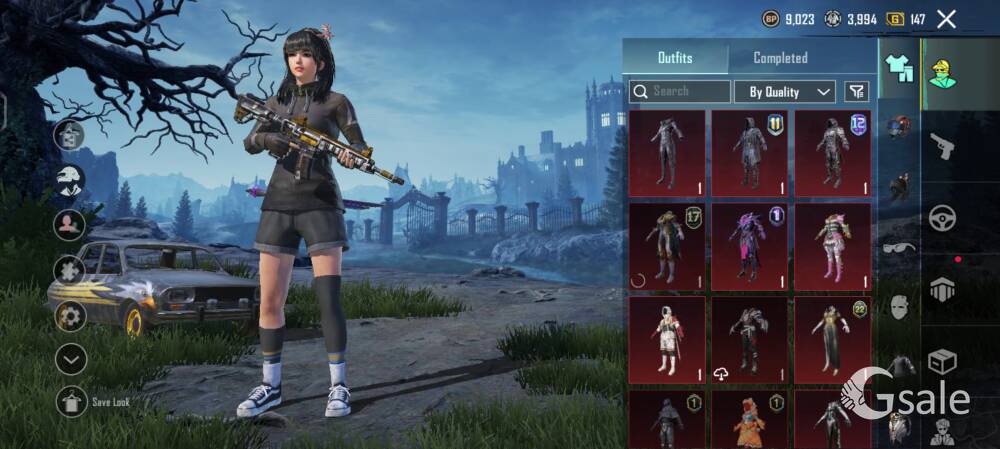This screenshot has height=449, width=1000.
Task: Select the outfit with the level 12 badge
Action: click(832, 153)
